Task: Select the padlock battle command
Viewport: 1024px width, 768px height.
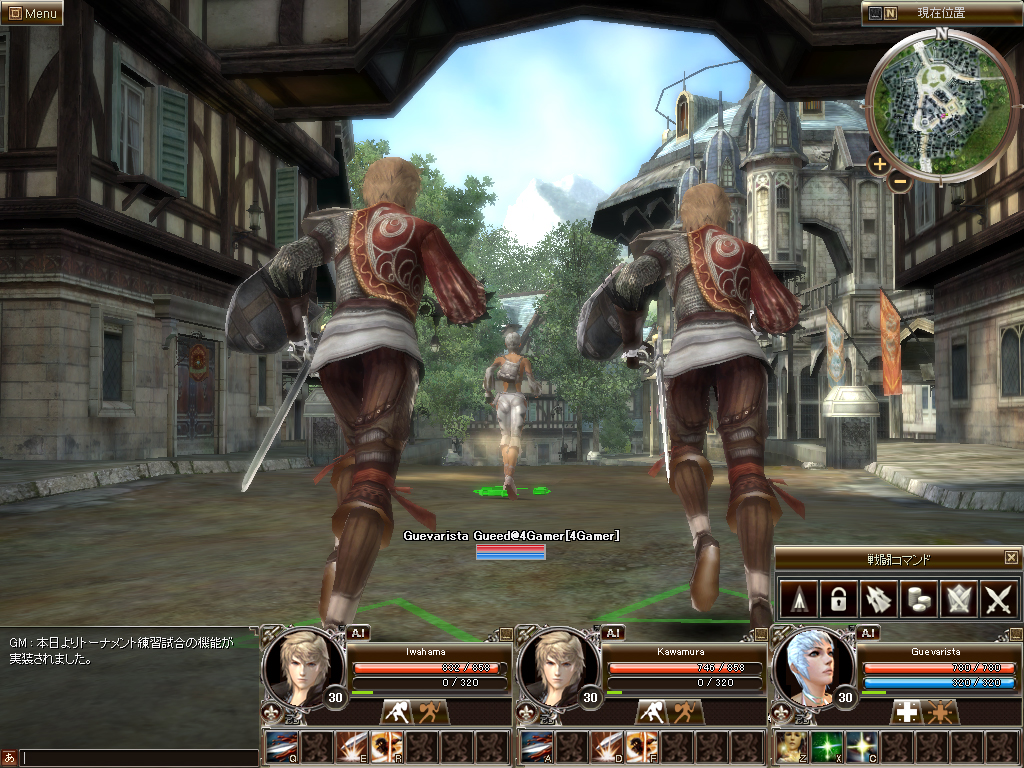Action: click(x=836, y=599)
